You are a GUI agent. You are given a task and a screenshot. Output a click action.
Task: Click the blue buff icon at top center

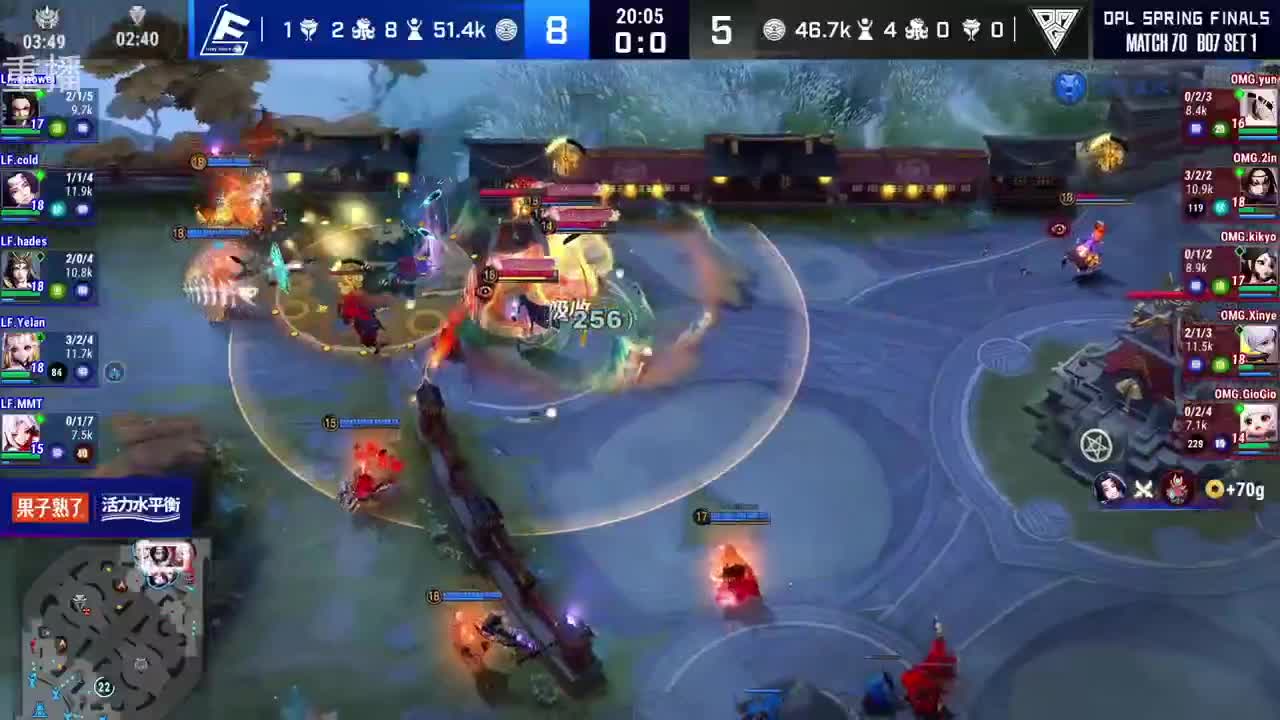1070,88
